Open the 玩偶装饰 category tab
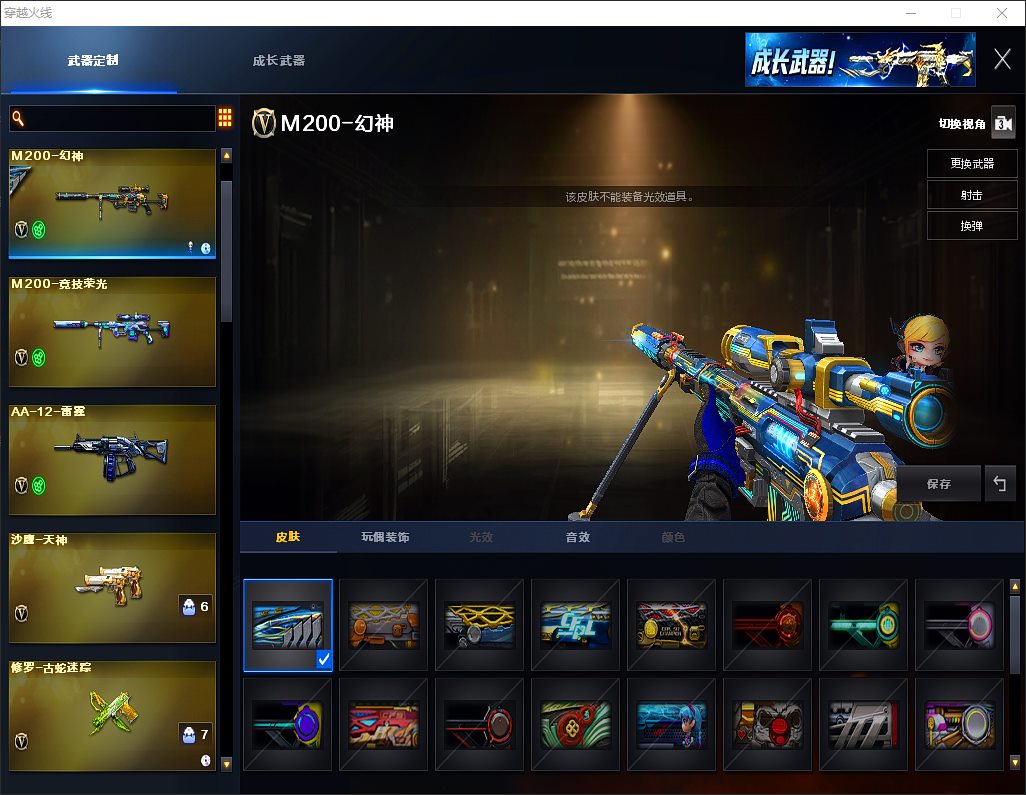This screenshot has width=1026, height=795. pyautogui.click(x=385, y=537)
